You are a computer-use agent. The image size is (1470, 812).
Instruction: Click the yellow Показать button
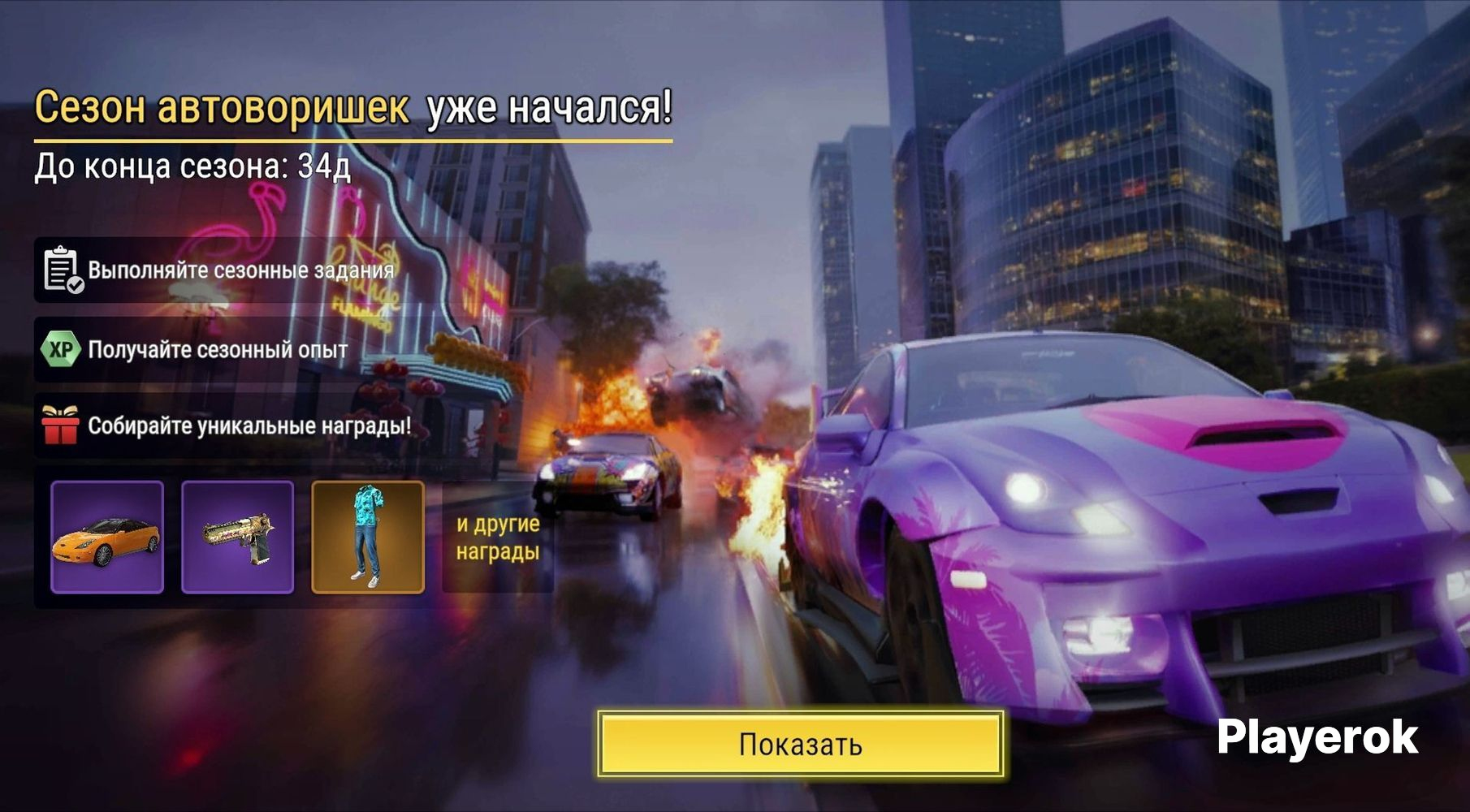(801, 744)
